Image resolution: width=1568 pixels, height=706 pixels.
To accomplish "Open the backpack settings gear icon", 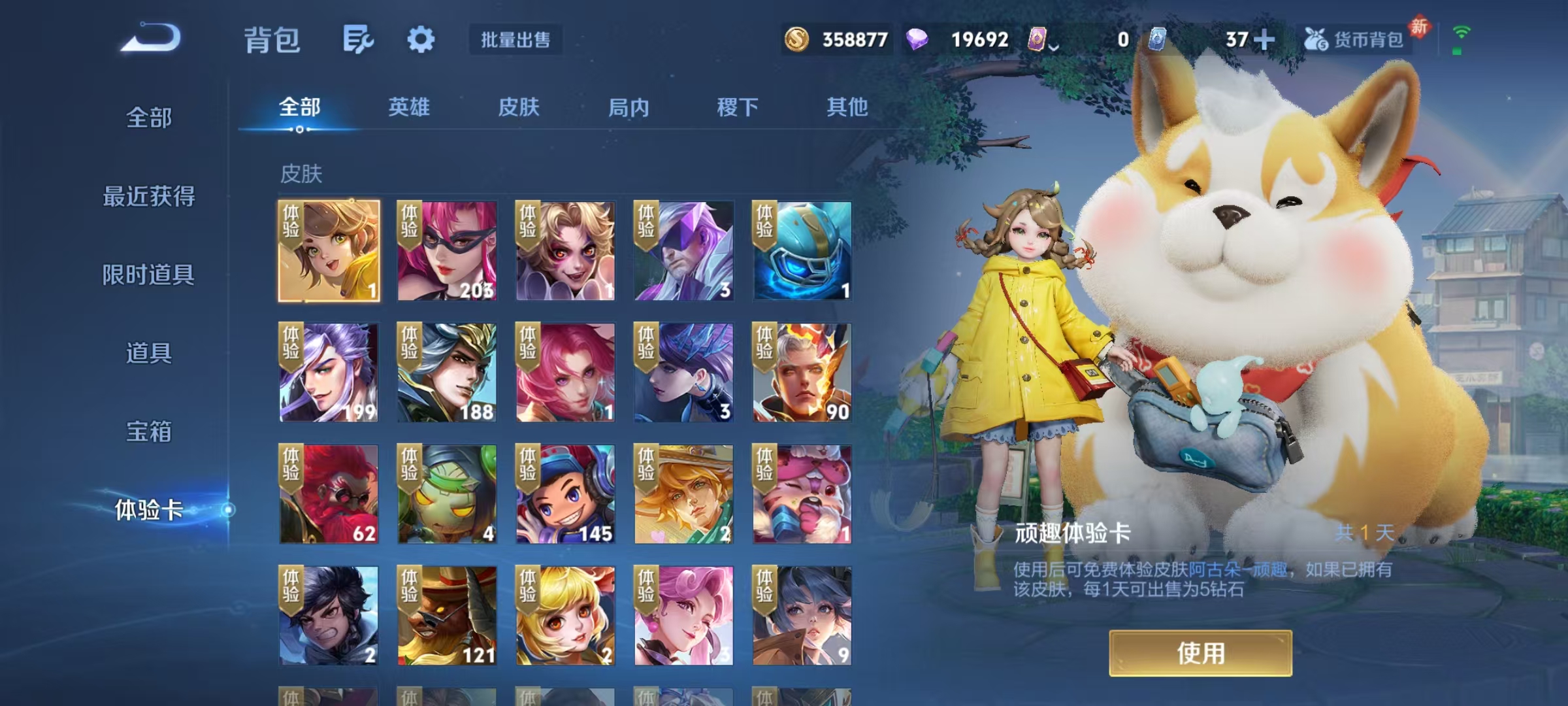I will pos(422,39).
